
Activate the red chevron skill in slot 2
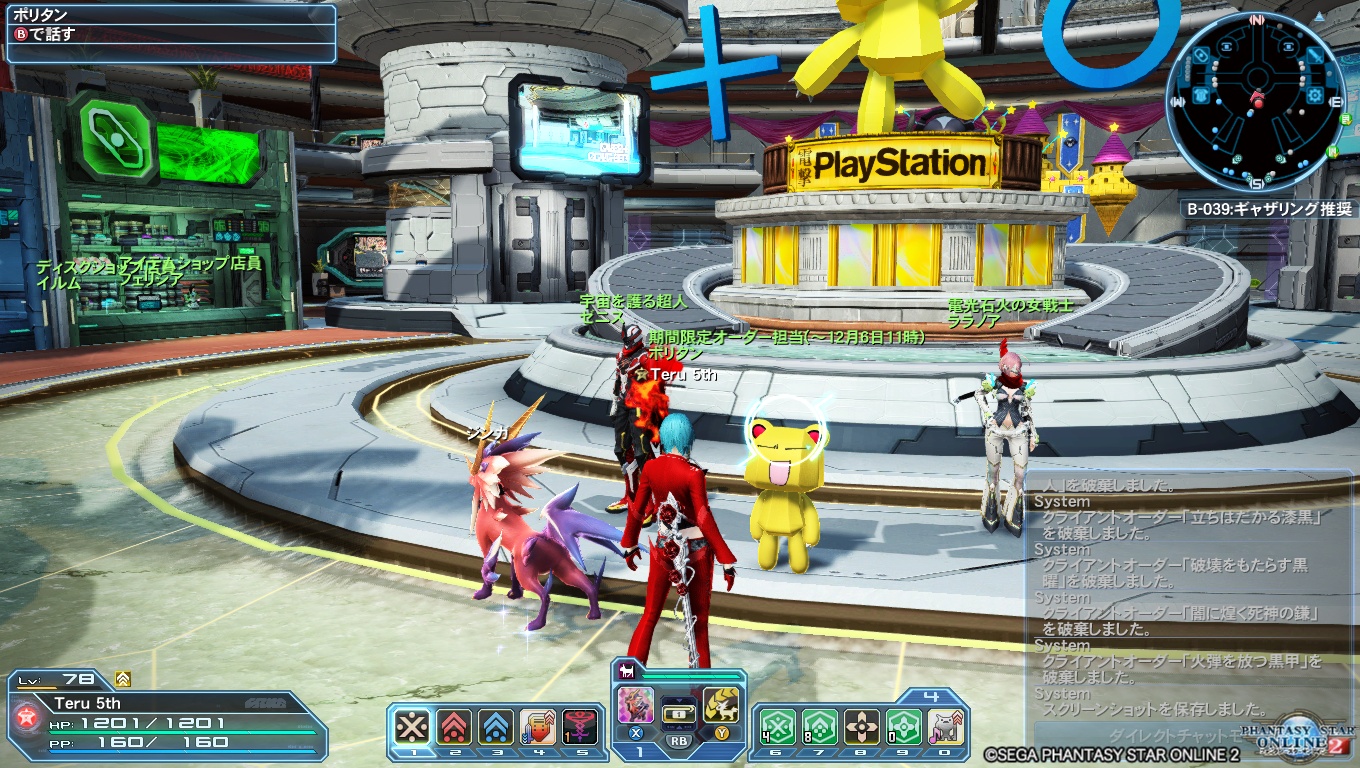(454, 727)
